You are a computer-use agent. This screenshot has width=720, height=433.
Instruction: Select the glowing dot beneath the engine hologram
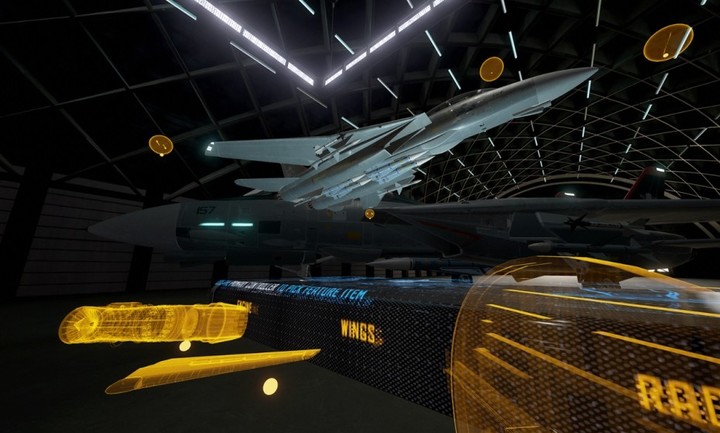point(185,346)
